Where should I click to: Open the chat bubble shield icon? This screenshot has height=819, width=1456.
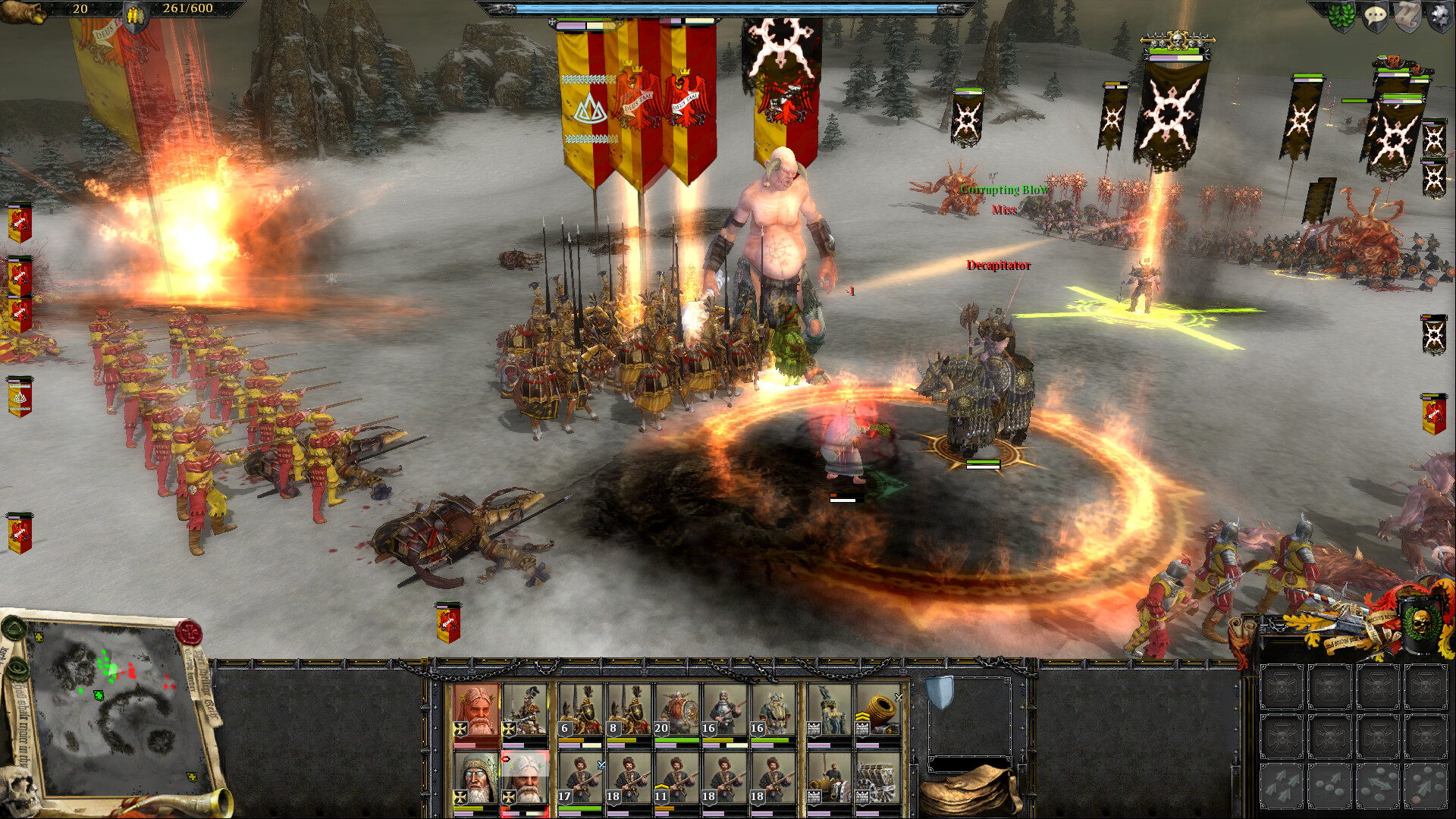pos(1375,15)
